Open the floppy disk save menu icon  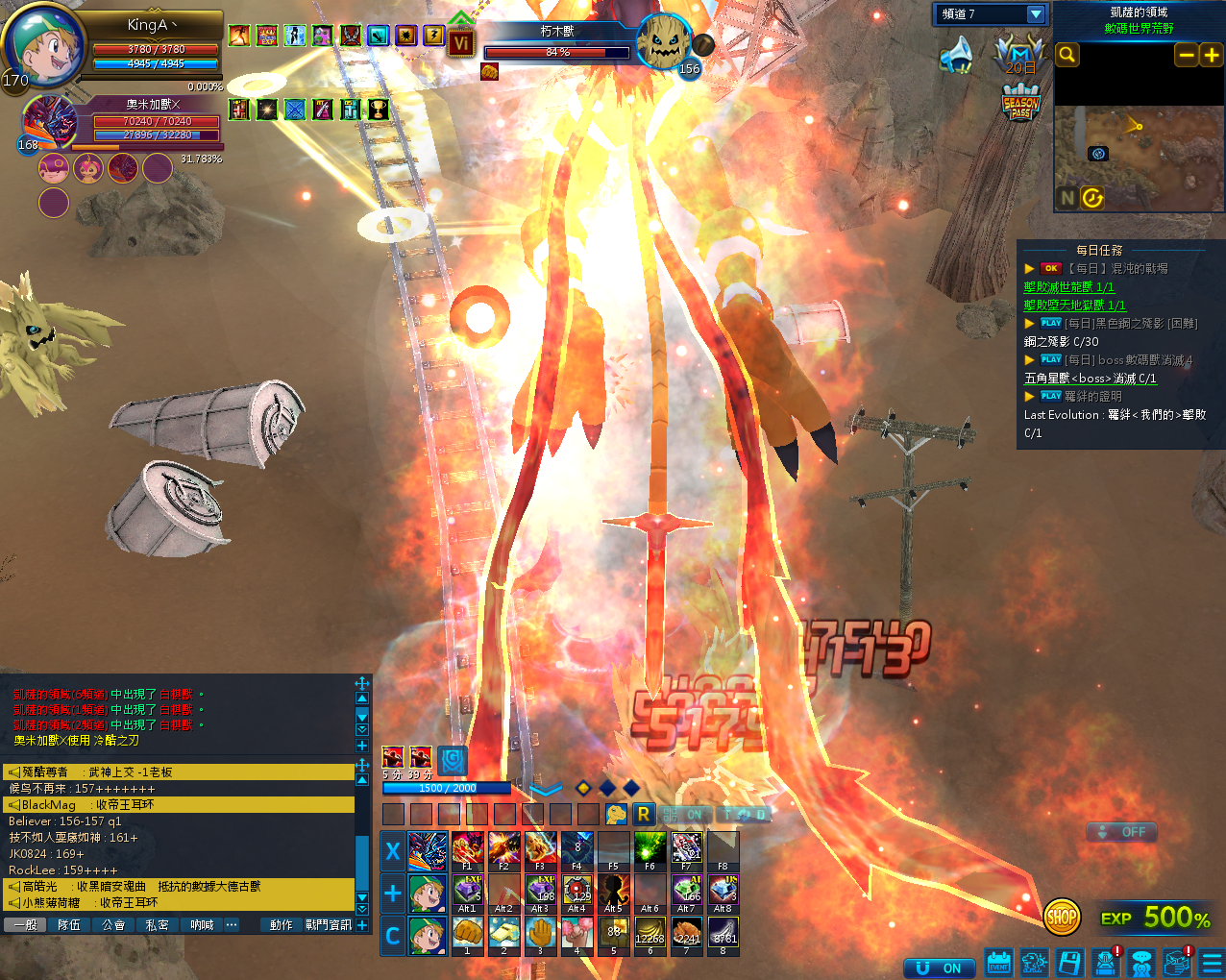[x=1069, y=963]
